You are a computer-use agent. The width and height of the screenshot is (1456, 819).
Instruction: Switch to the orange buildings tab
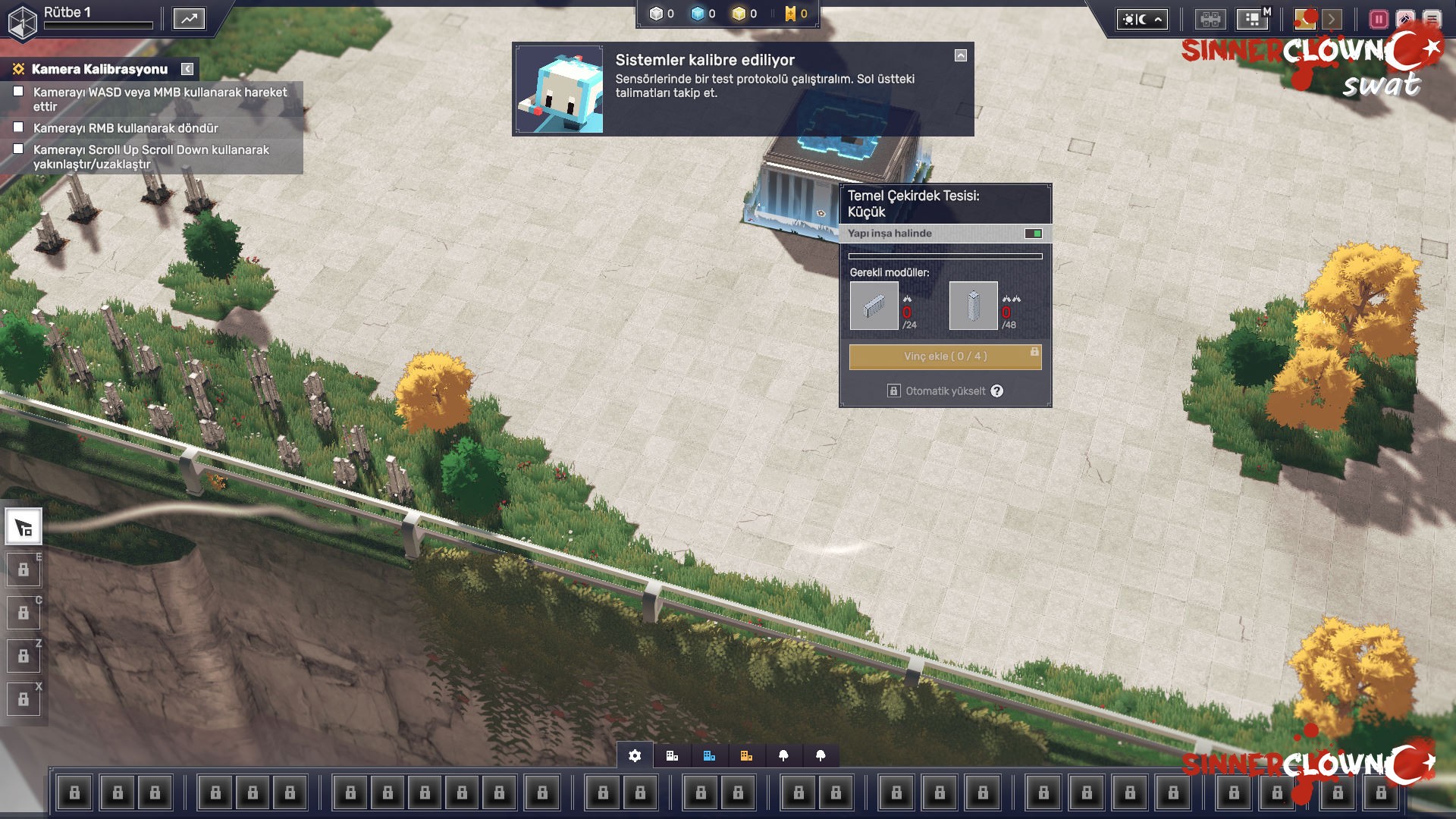(746, 755)
